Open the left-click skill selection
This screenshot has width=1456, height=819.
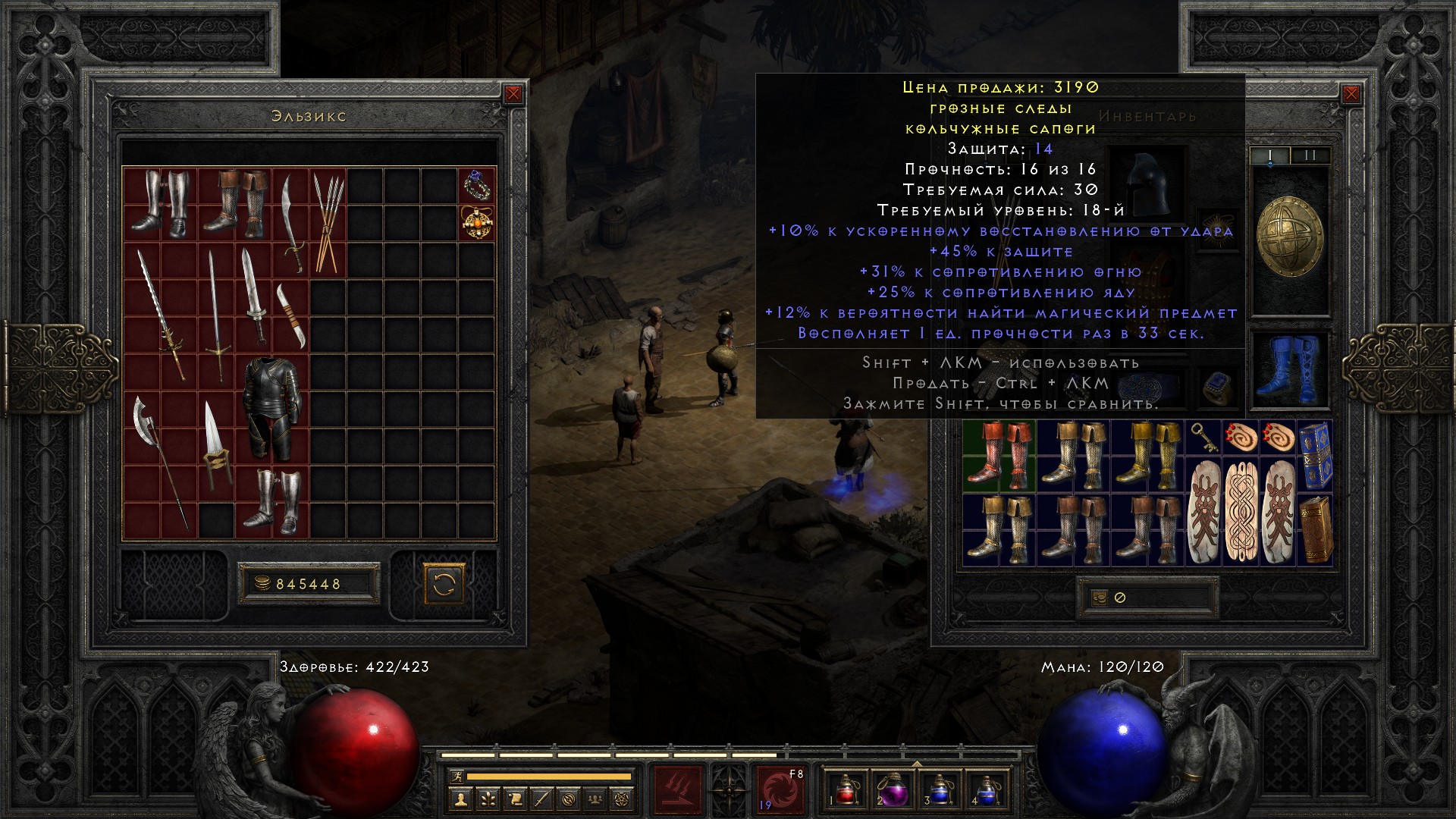[678, 789]
